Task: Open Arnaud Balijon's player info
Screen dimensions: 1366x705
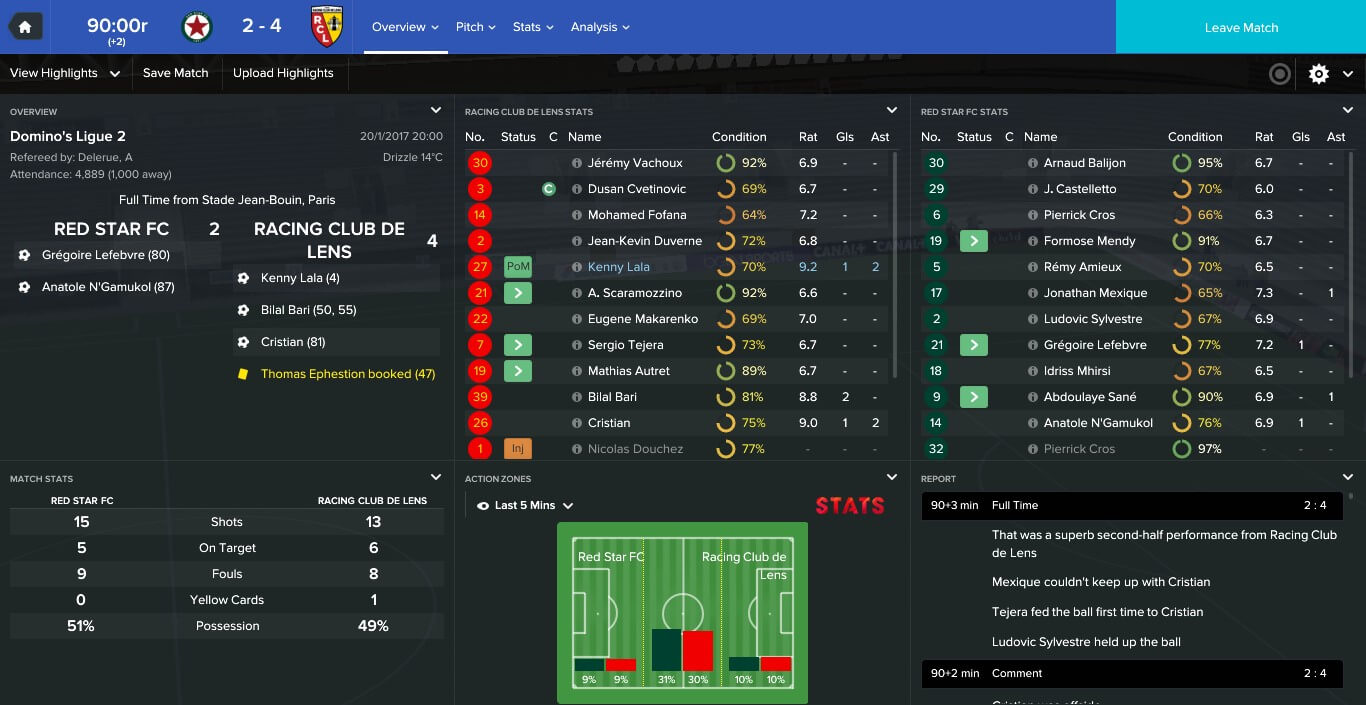Action: point(1084,163)
